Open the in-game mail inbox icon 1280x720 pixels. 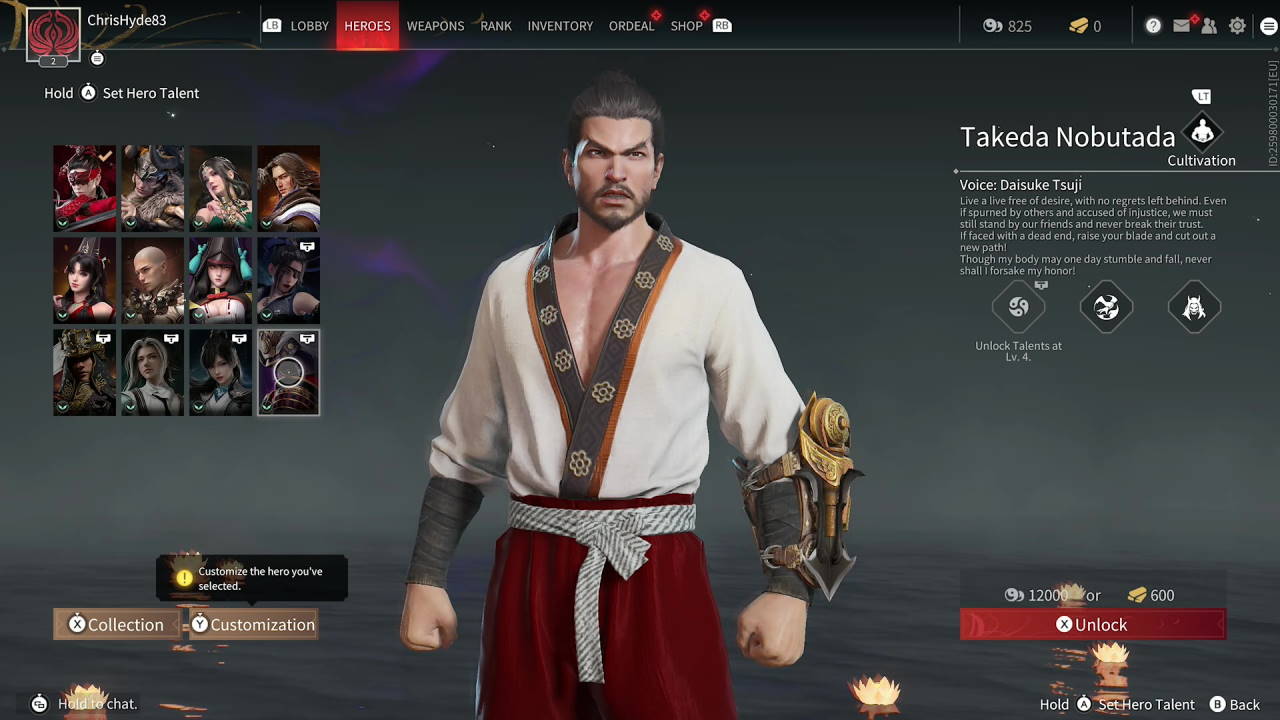[1181, 26]
